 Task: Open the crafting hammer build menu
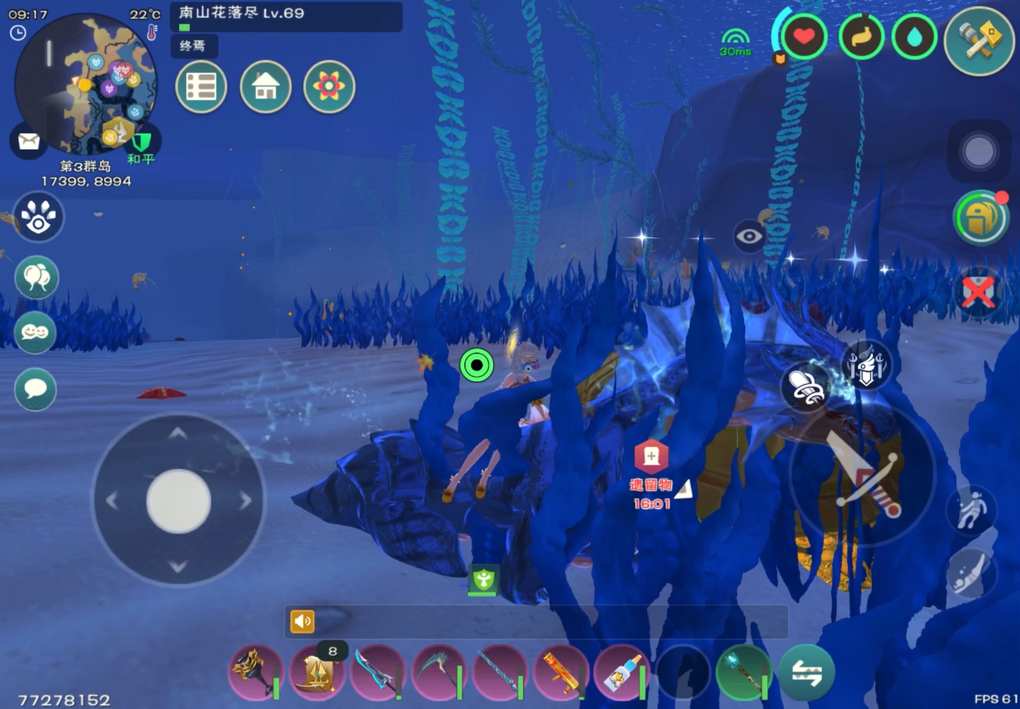979,40
